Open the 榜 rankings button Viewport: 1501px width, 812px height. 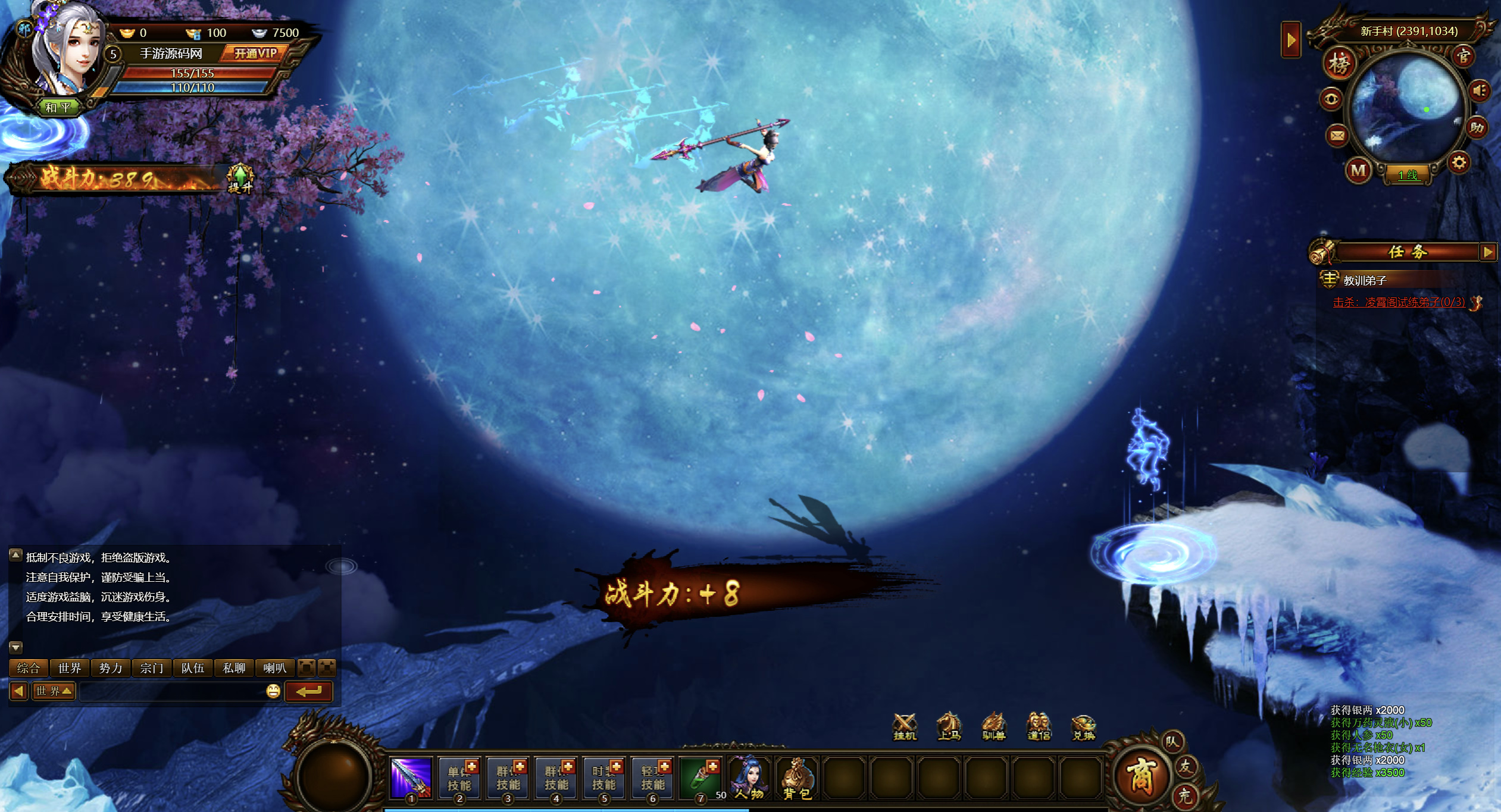[x=1339, y=63]
